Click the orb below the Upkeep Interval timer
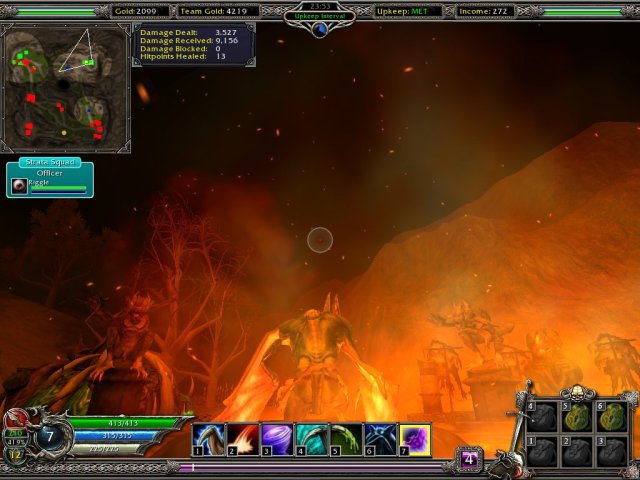Screen dimensions: 640x480 (320, 29)
